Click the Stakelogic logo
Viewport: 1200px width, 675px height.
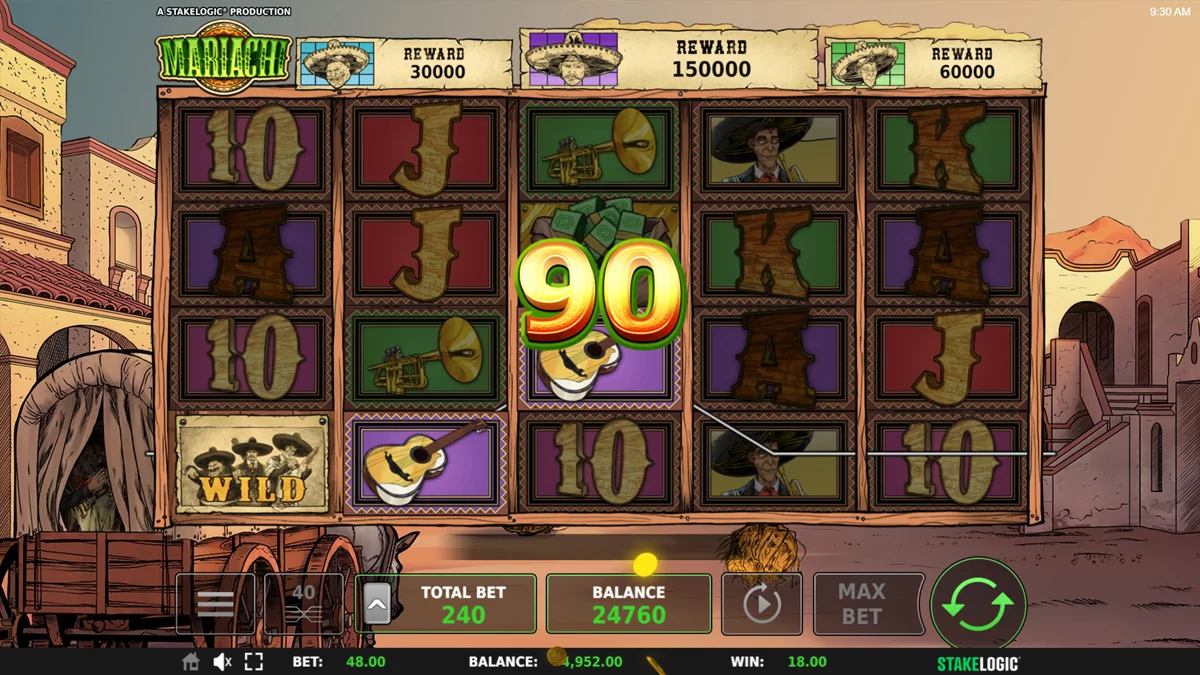pos(977,662)
